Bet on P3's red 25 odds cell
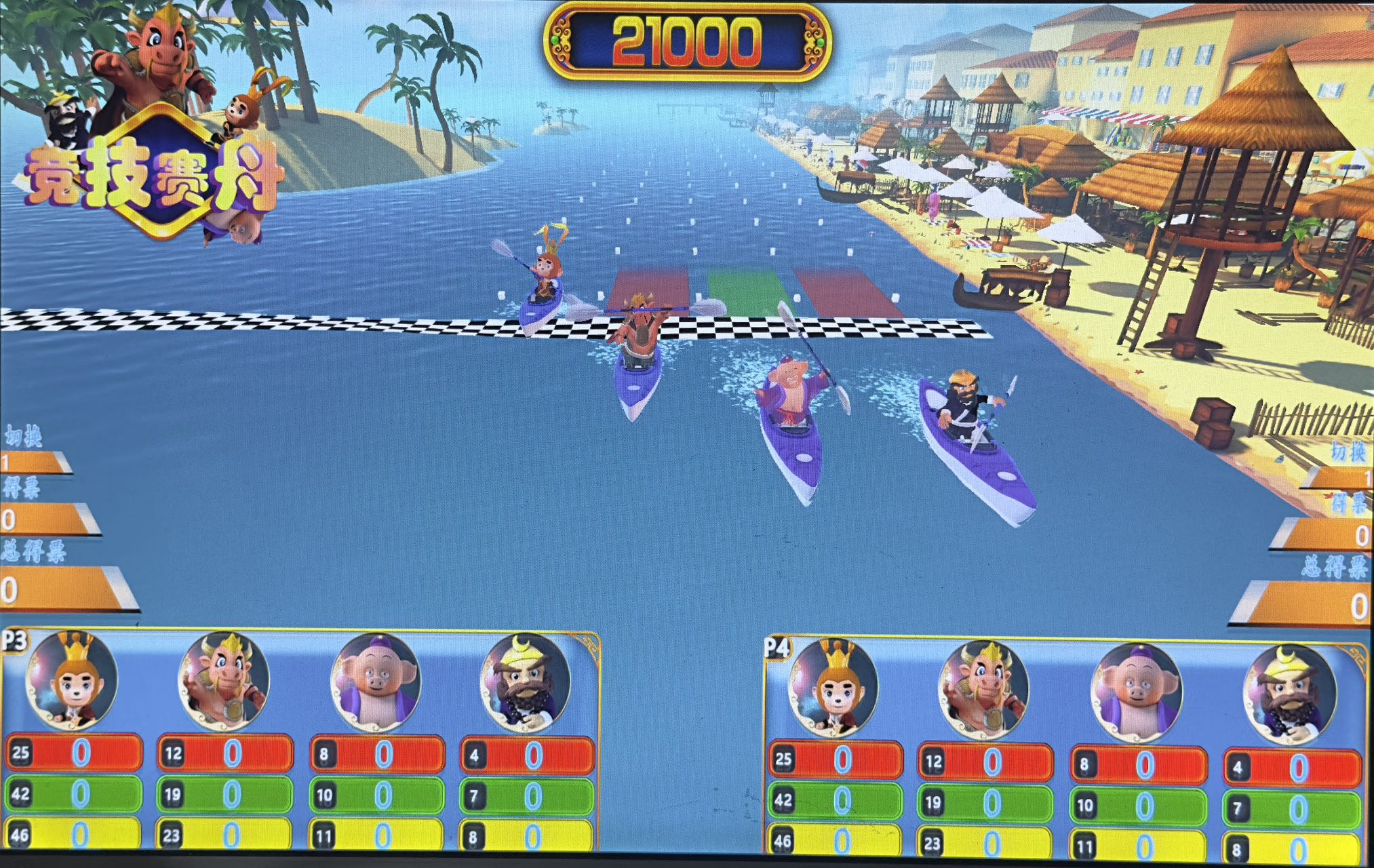 75,753
